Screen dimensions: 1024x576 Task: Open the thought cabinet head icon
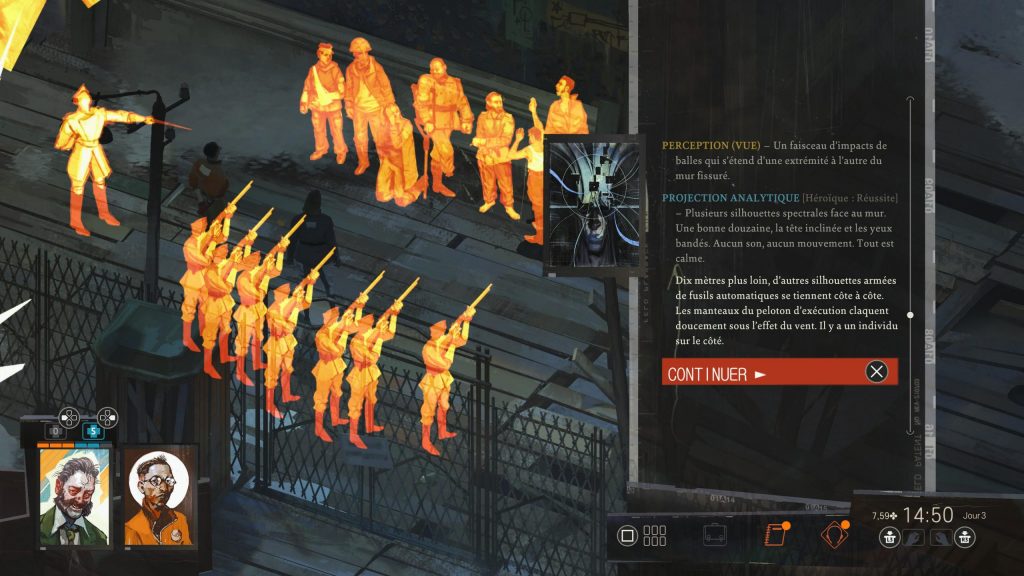[834, 535]
